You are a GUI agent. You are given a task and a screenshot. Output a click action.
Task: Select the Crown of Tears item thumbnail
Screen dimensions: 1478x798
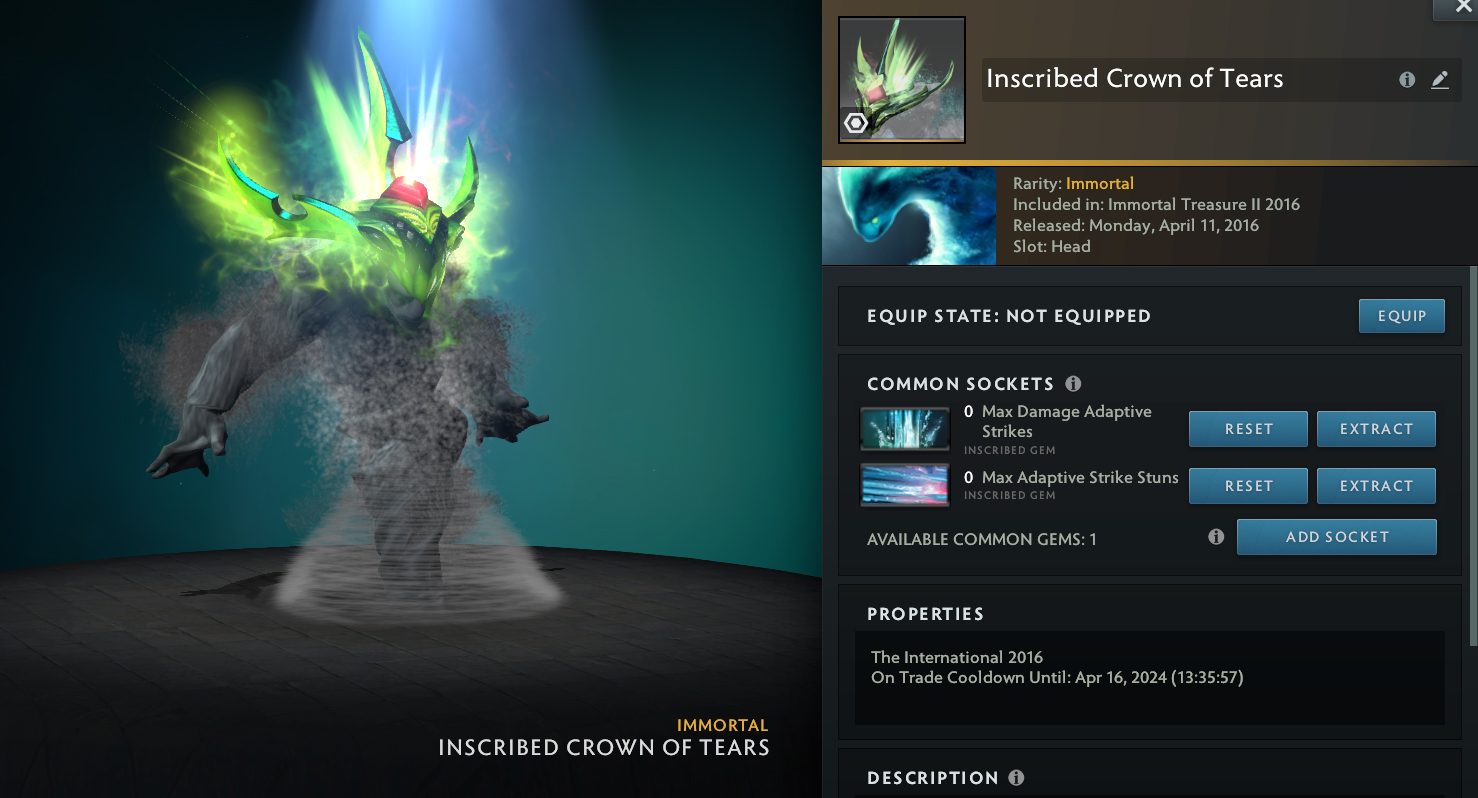click(x=901, y=80)
